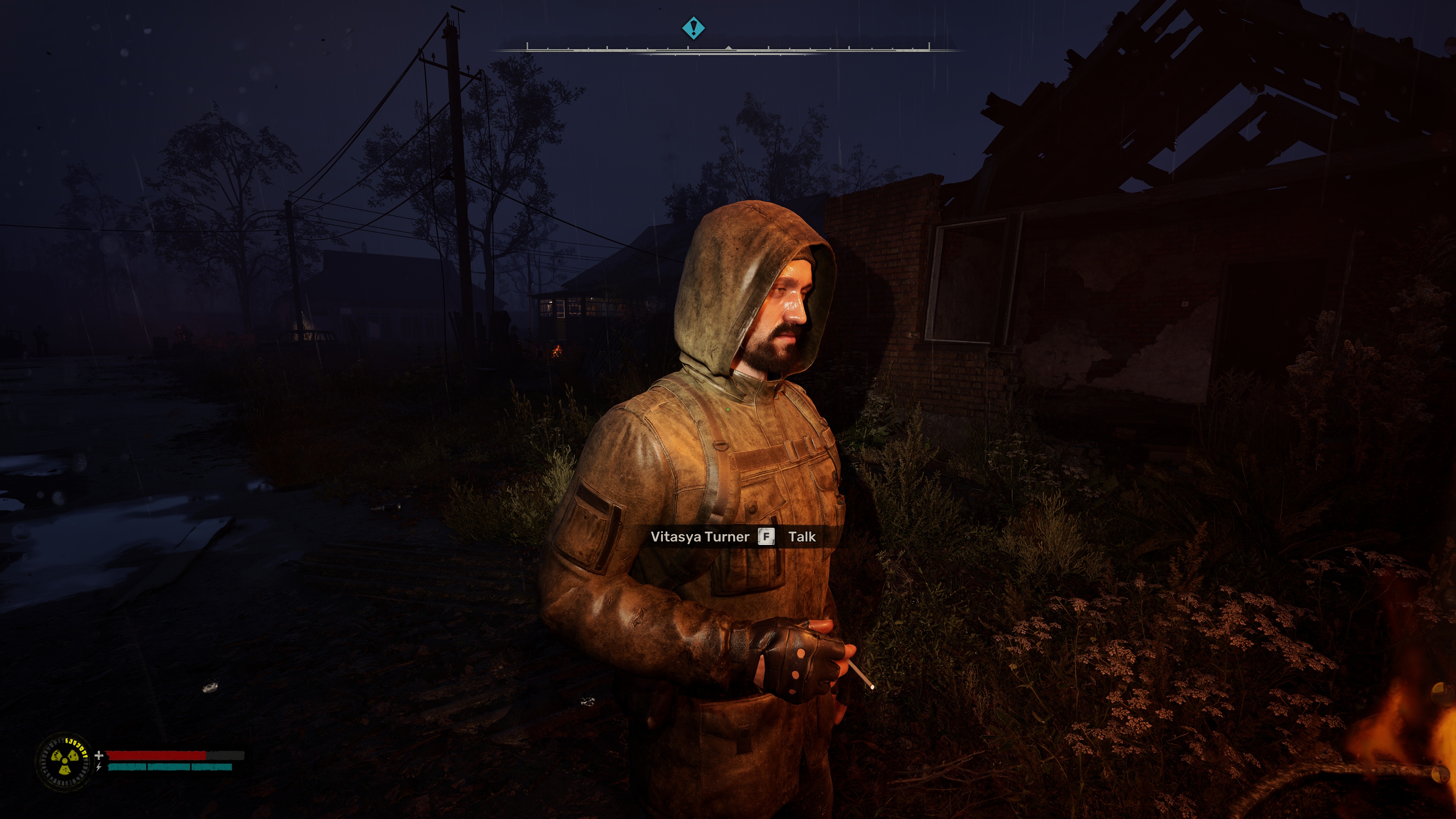This screenshot has width=1456, height=819.
Task: Click the radiation hazard indicator icon
Action: point(63,761)
